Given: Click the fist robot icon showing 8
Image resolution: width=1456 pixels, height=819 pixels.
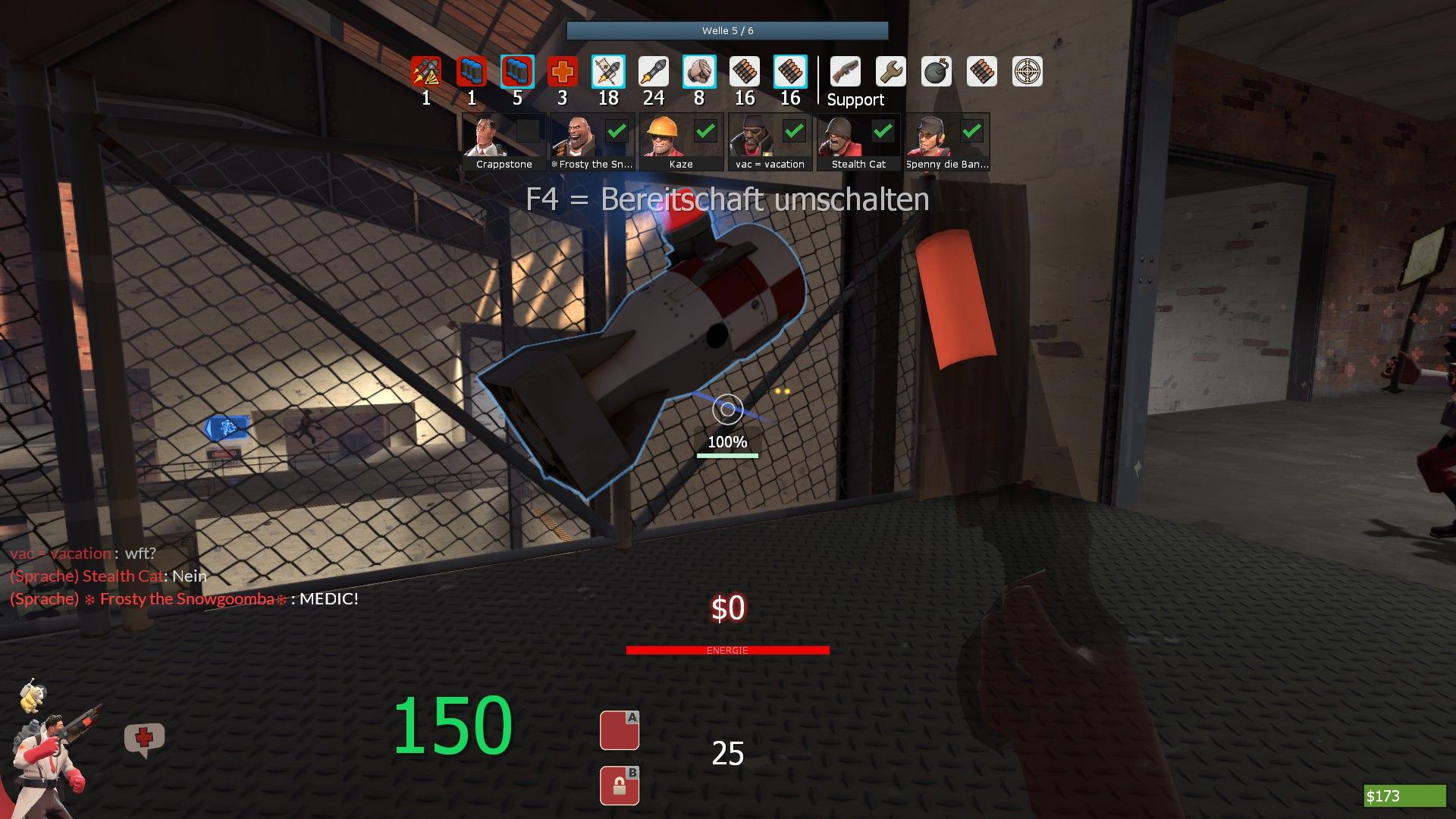Looking at the screenshot, I should pyautogui.click(x=698, y=72).
